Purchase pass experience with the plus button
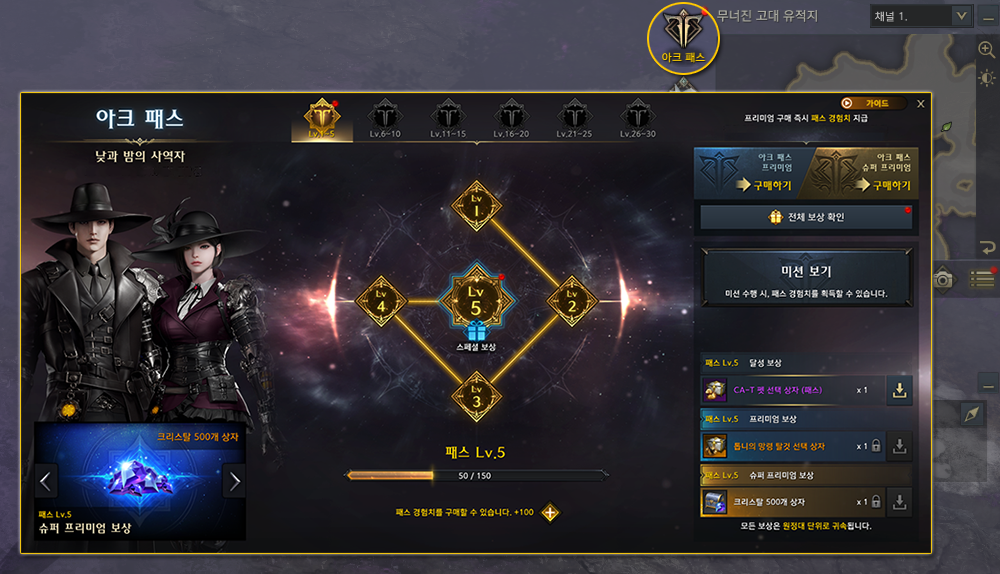 pyautogui.click(x=550, y=513)
